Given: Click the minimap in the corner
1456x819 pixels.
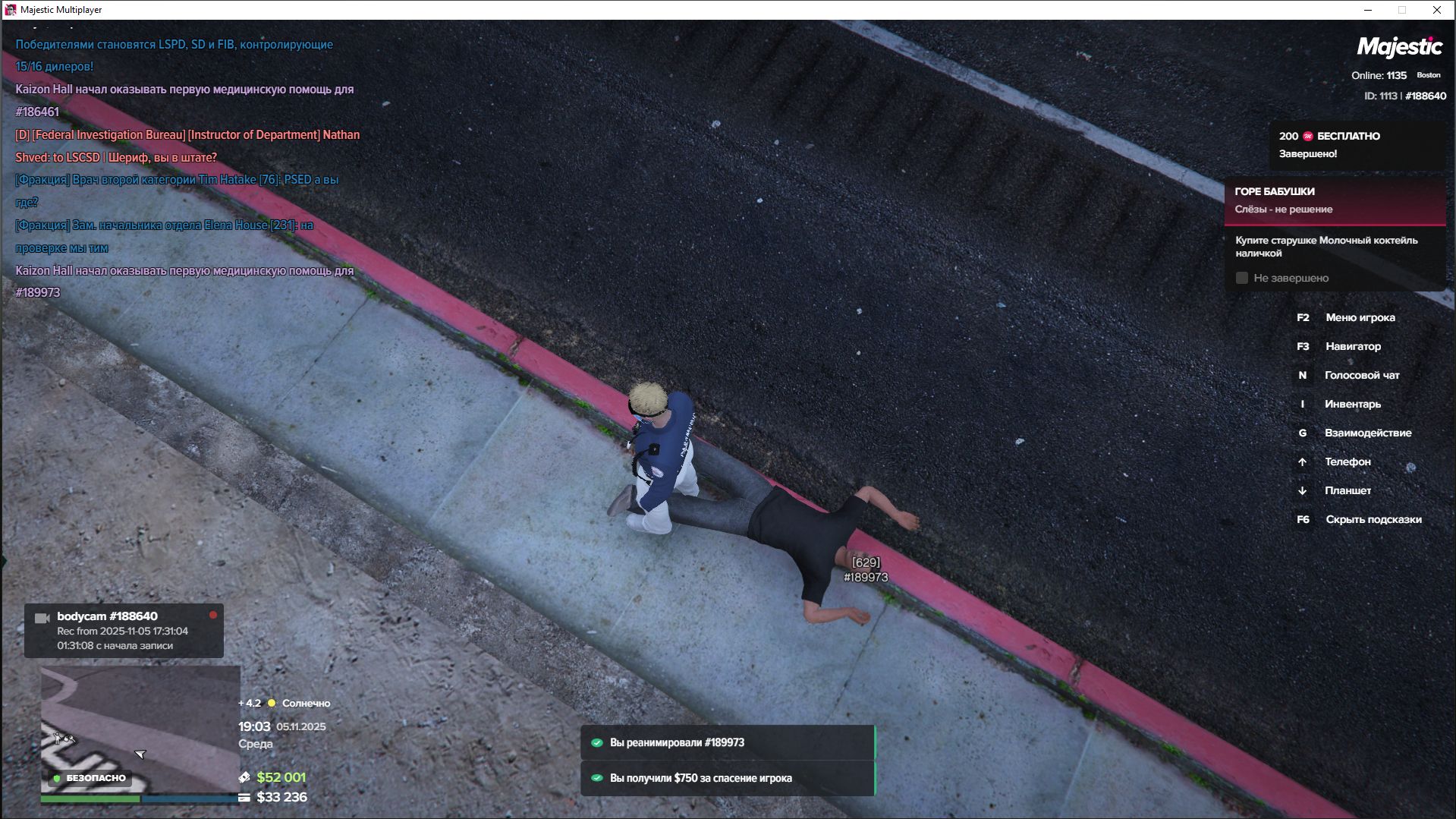Looking at the screenshot, I should pos(140,729).
